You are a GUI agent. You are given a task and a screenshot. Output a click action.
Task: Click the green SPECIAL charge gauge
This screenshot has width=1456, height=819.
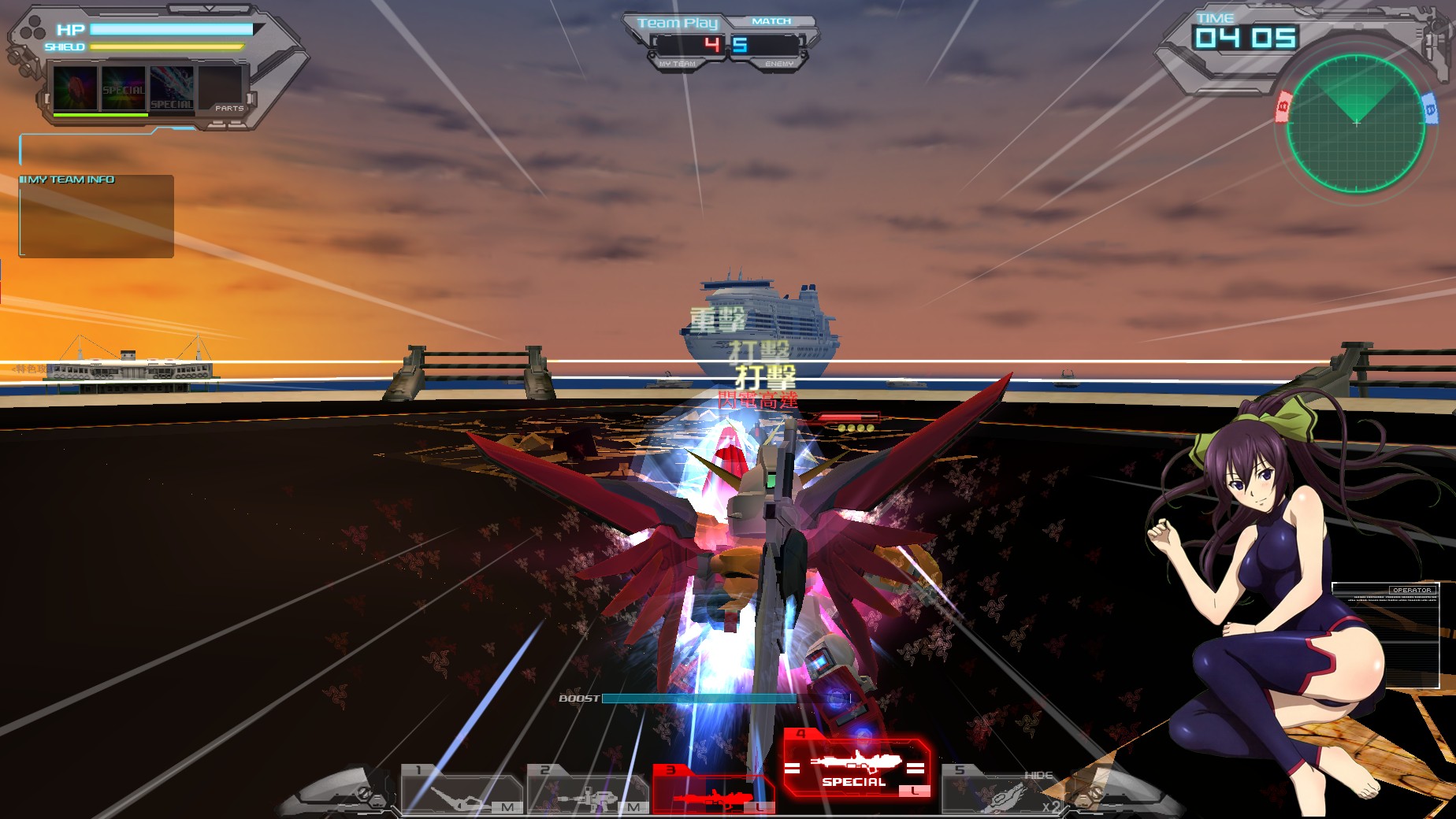pyautogui.click(x=101, y=117)
